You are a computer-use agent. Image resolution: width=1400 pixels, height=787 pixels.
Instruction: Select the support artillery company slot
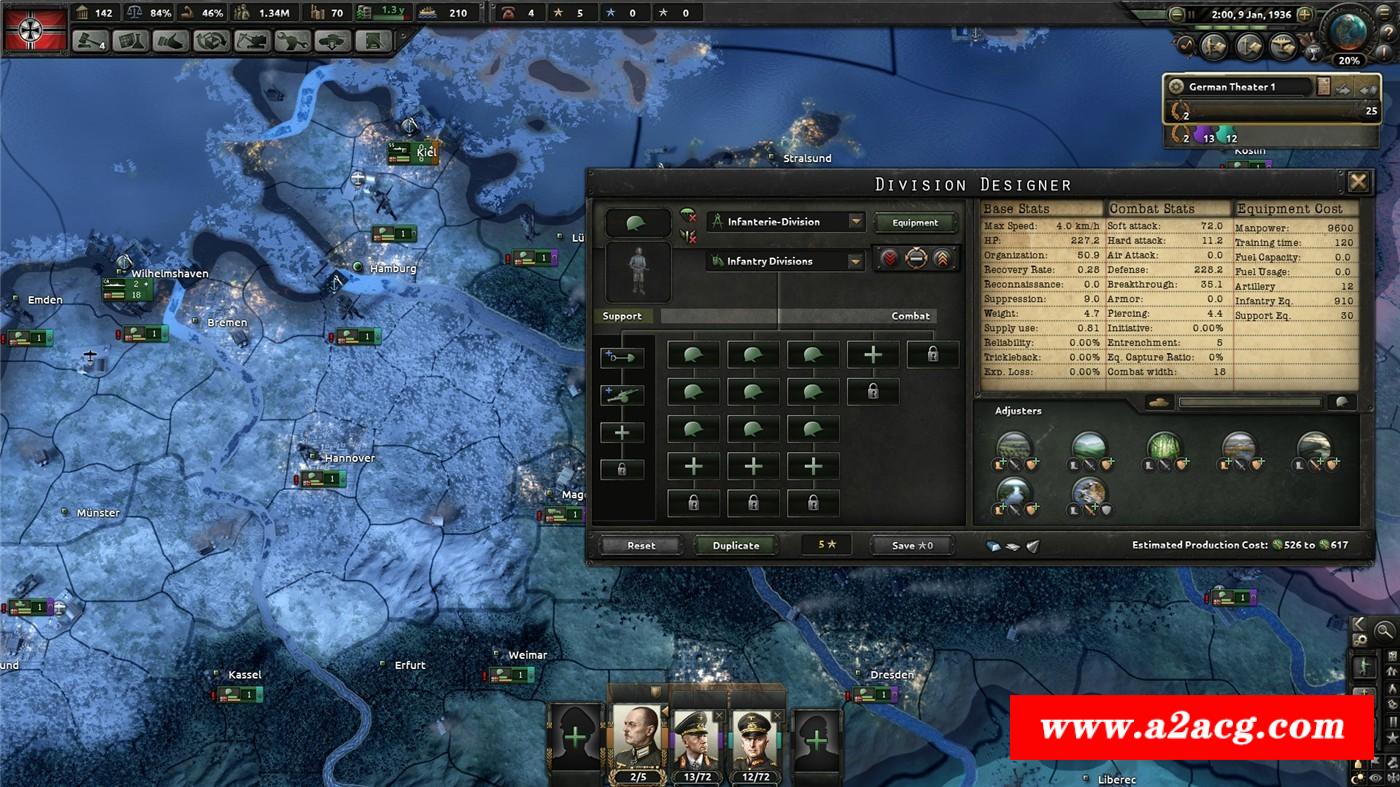click(622, 395)
